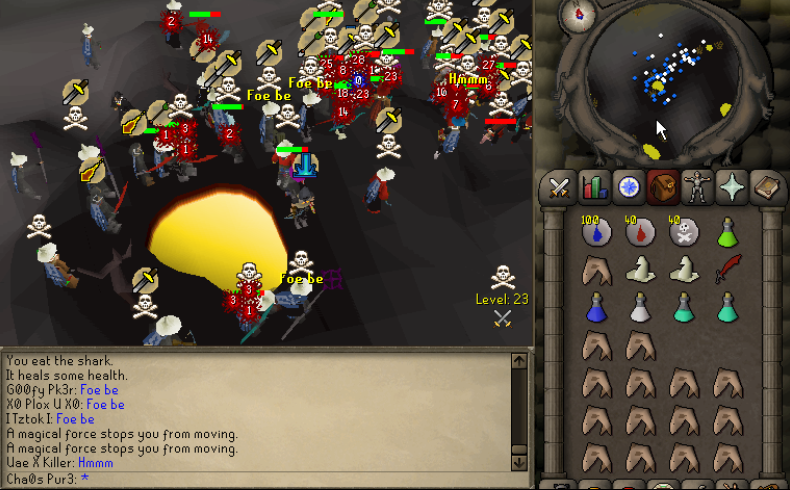Viewport: 790px width, 490px height.
Task: Choose the death rune stack
Action: 684,233
